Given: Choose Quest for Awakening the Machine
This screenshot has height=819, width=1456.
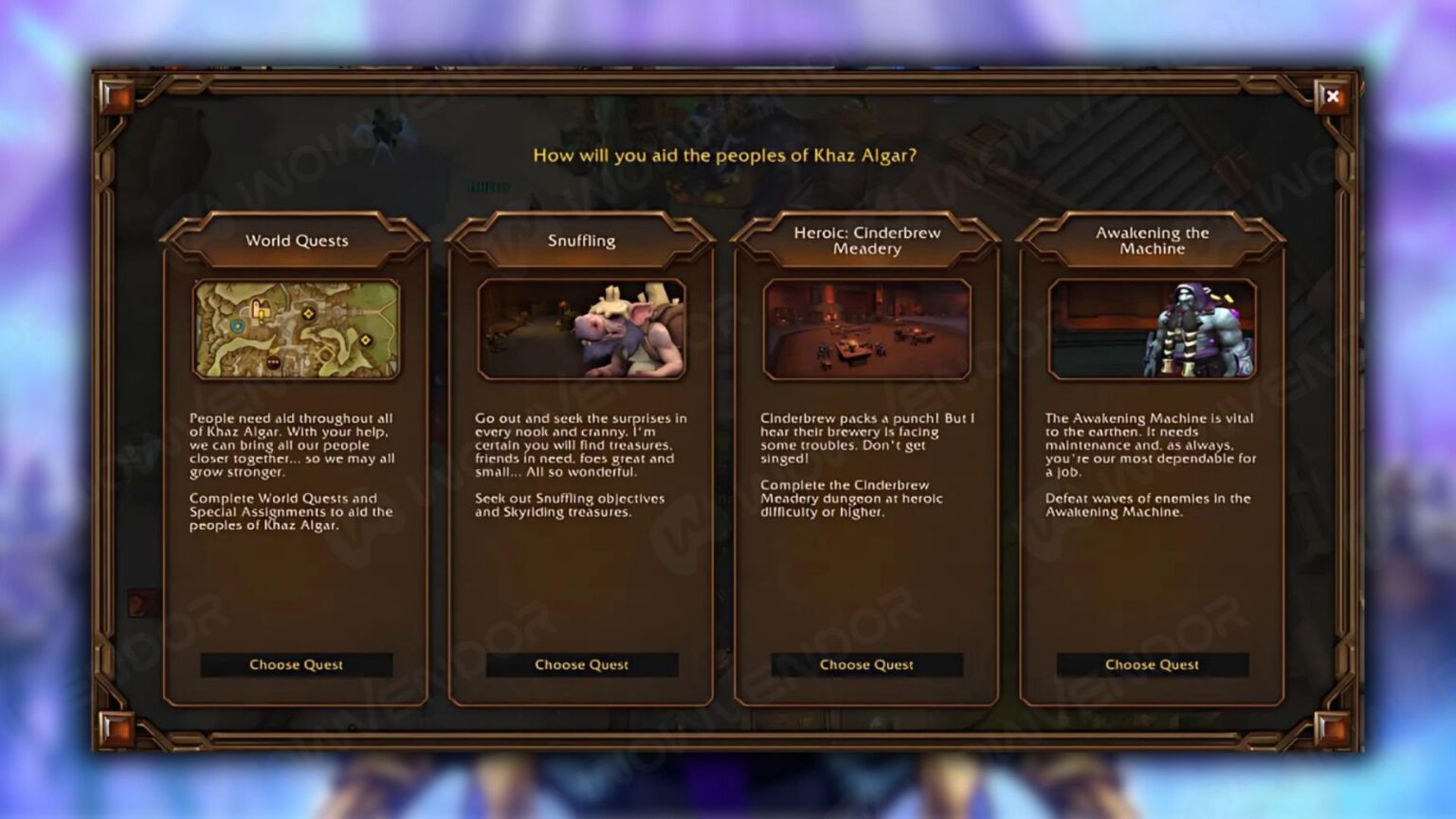Looking at the screenshot, I should (1150, 664).
